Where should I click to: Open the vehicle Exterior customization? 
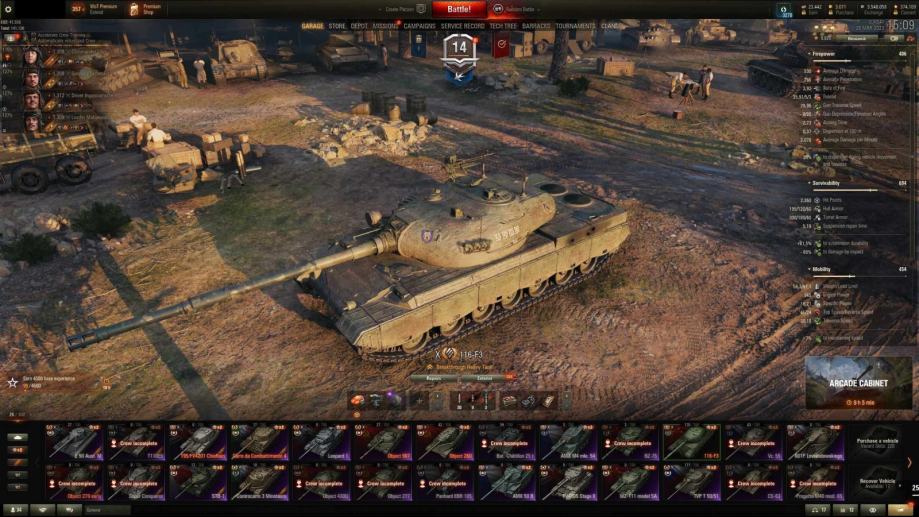pyautogui.click(x=483, y=378)
